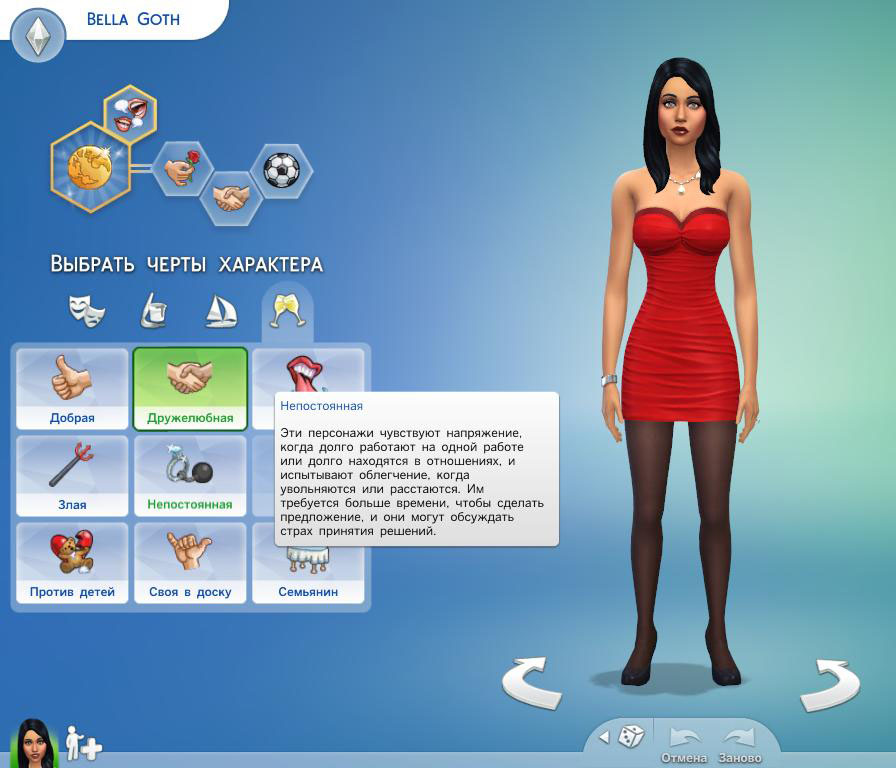
Task: Select the Своя в доску trait
Action: coord(190,562)
